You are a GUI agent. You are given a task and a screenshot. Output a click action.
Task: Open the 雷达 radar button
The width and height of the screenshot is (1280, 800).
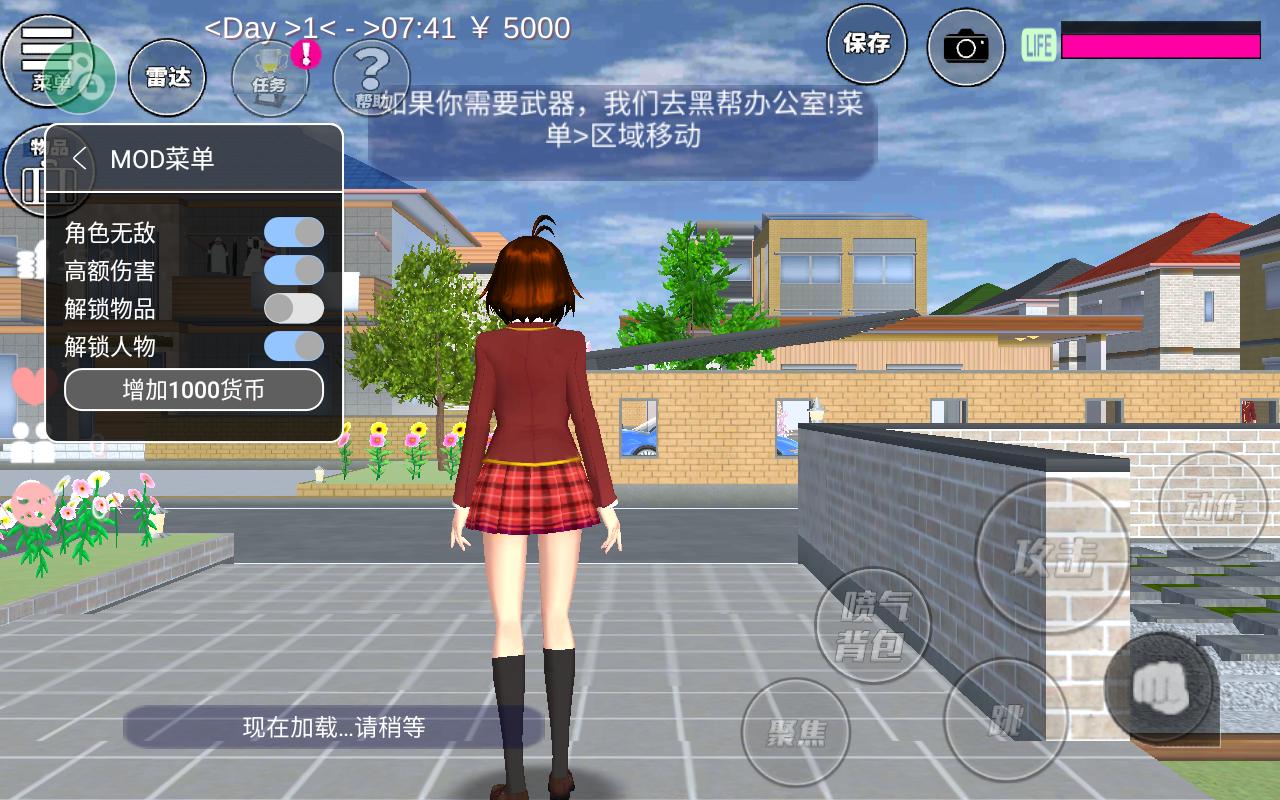(x=167, y=77)
